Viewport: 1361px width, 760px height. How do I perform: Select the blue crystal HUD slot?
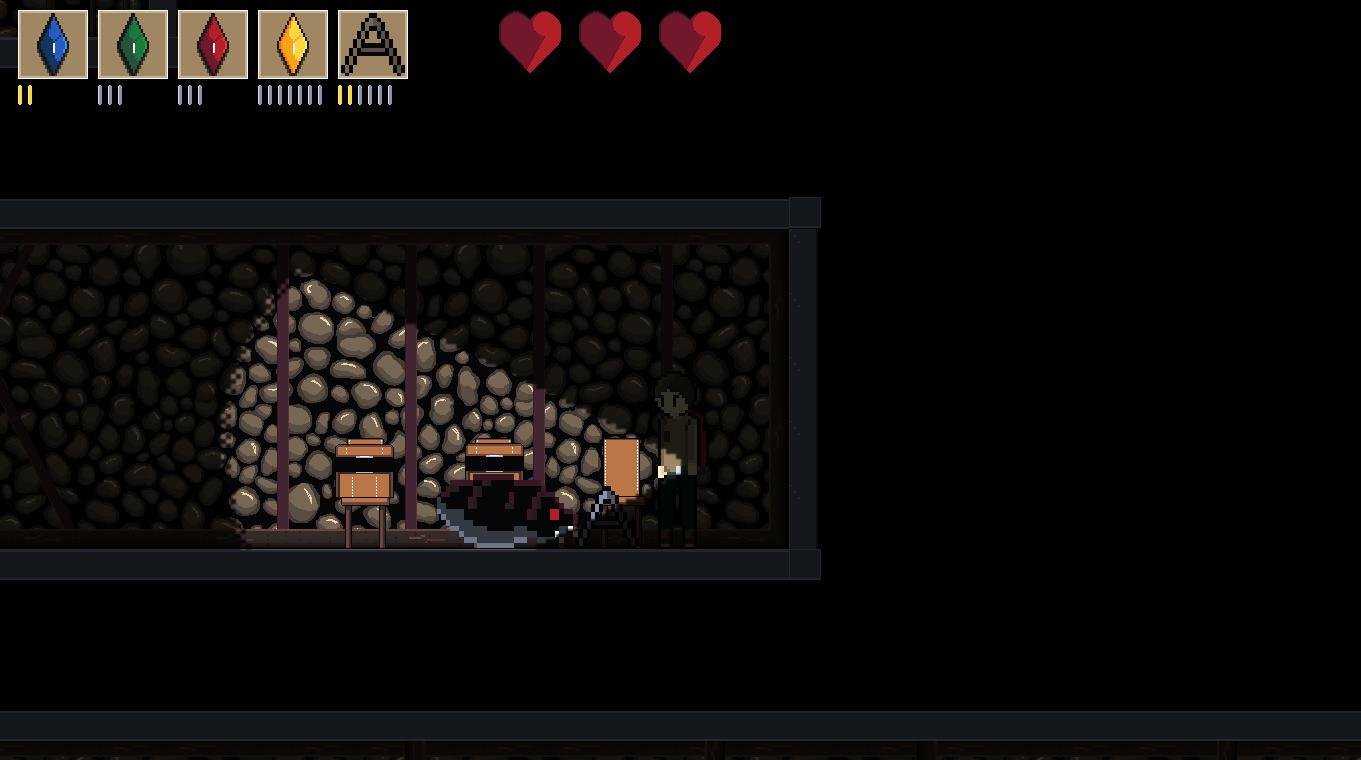(x=53, y=43)
